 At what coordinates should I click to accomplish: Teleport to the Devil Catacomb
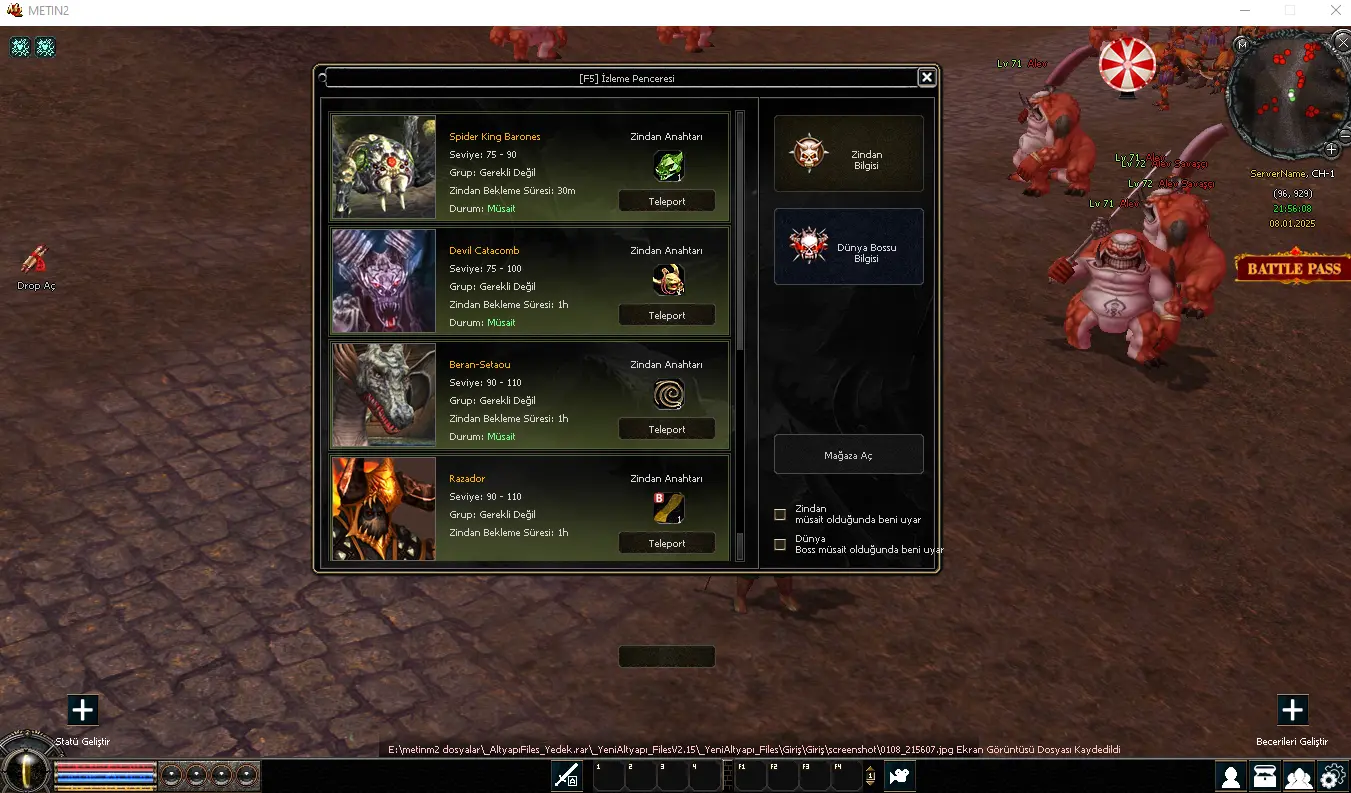point(667,315)
